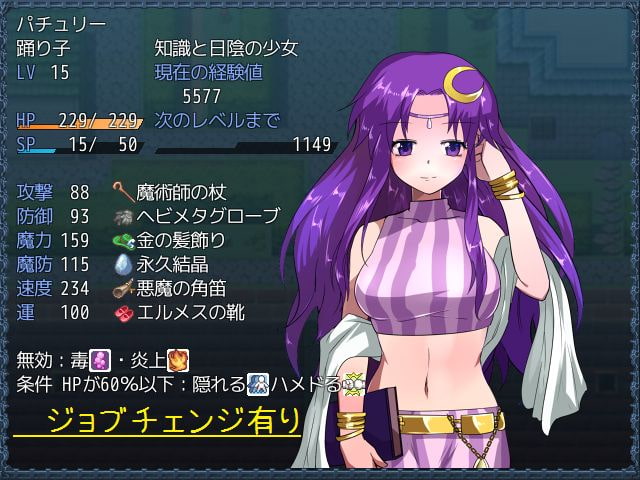Click the 隠れる hide skill icon
The height and width of the screenshot is (480, 640).
click(258, 382)
